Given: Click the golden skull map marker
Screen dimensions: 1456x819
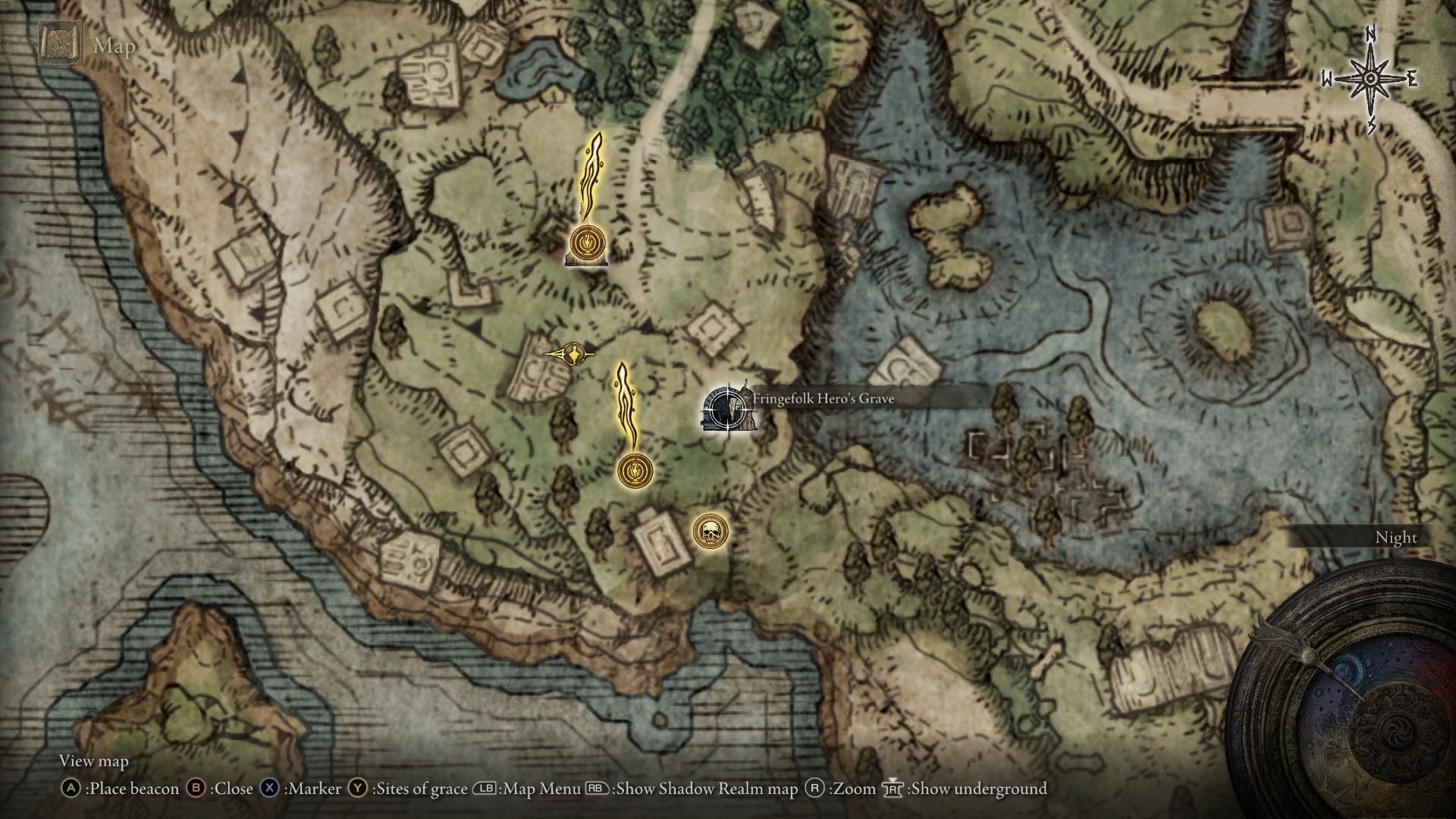Looking at the screenshot, I should [x=711, y=532].
